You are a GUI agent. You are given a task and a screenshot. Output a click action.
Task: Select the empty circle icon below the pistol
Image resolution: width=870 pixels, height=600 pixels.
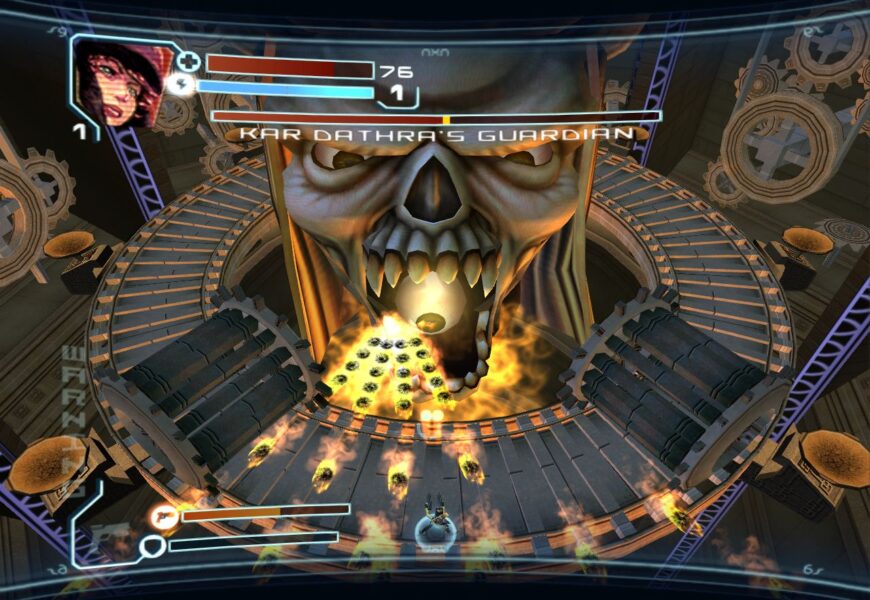tap(152, 546)
